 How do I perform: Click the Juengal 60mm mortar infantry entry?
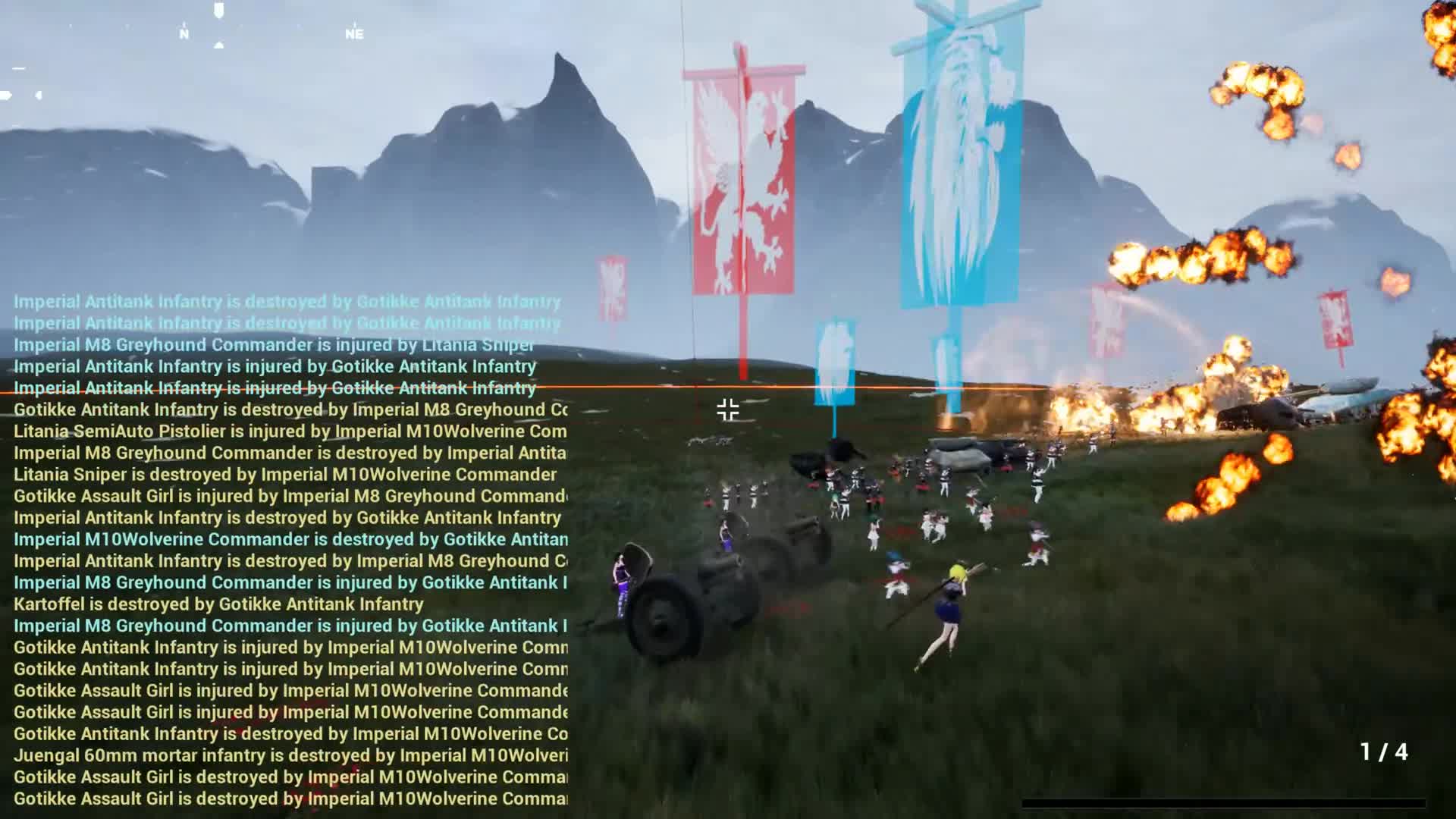tap(288, 755)
